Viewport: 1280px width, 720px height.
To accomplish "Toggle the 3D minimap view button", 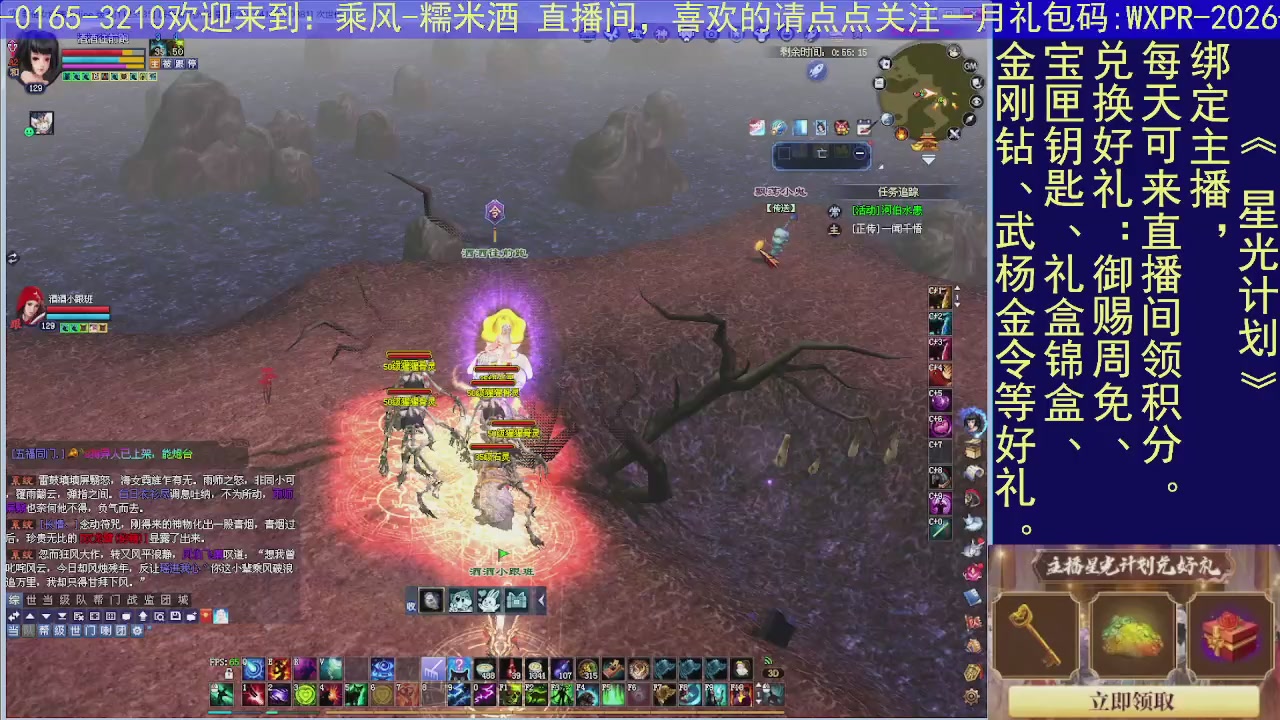I will click(x=773, y=673).
